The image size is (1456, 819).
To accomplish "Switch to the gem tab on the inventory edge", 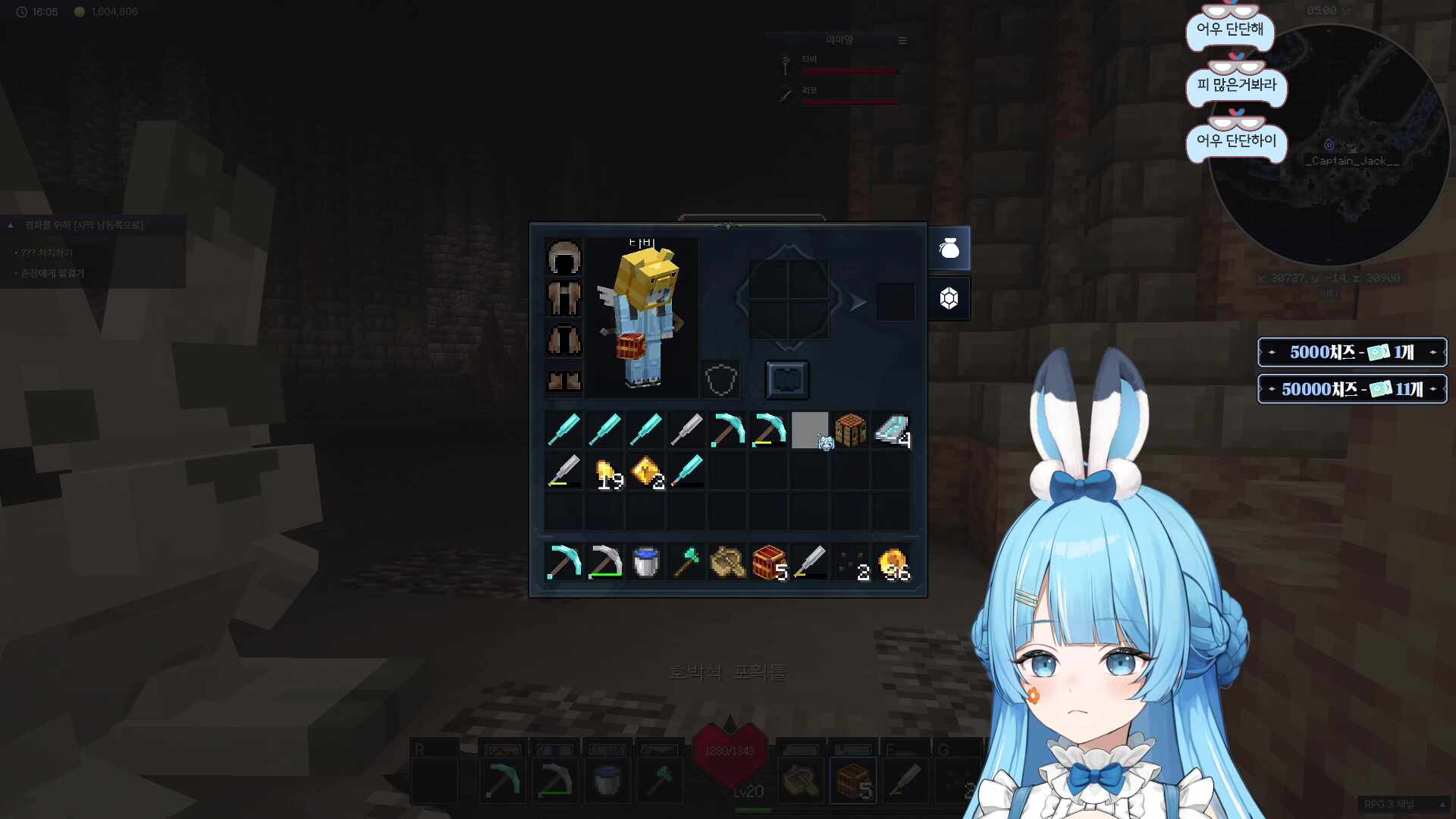I will point(949,298).
